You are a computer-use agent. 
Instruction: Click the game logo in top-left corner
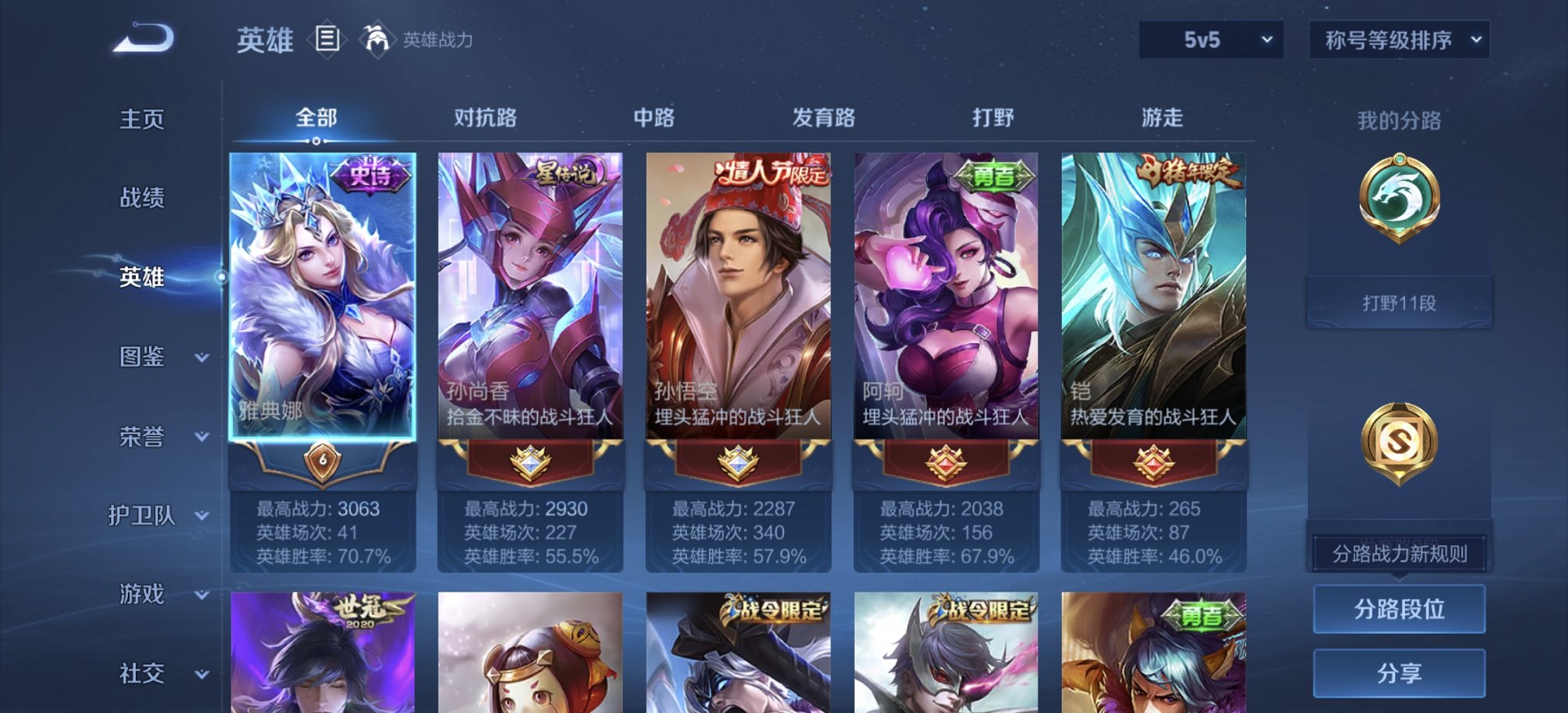pos(144,37)
